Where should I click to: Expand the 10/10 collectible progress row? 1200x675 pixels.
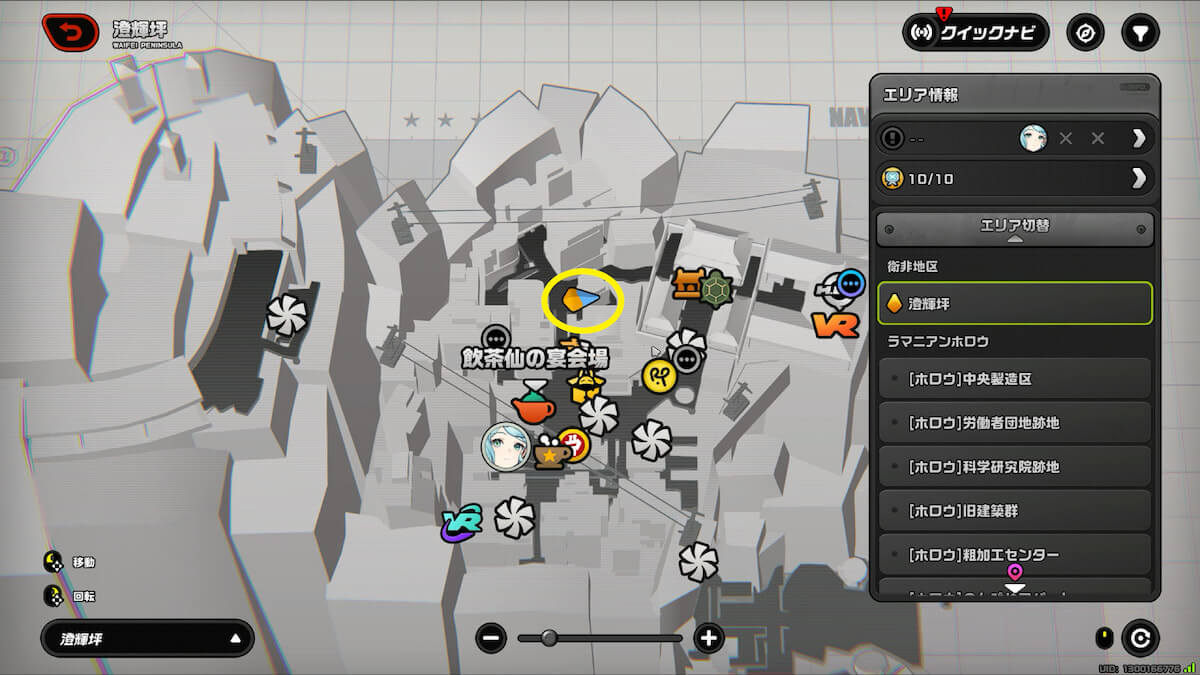click(1015, 178)
